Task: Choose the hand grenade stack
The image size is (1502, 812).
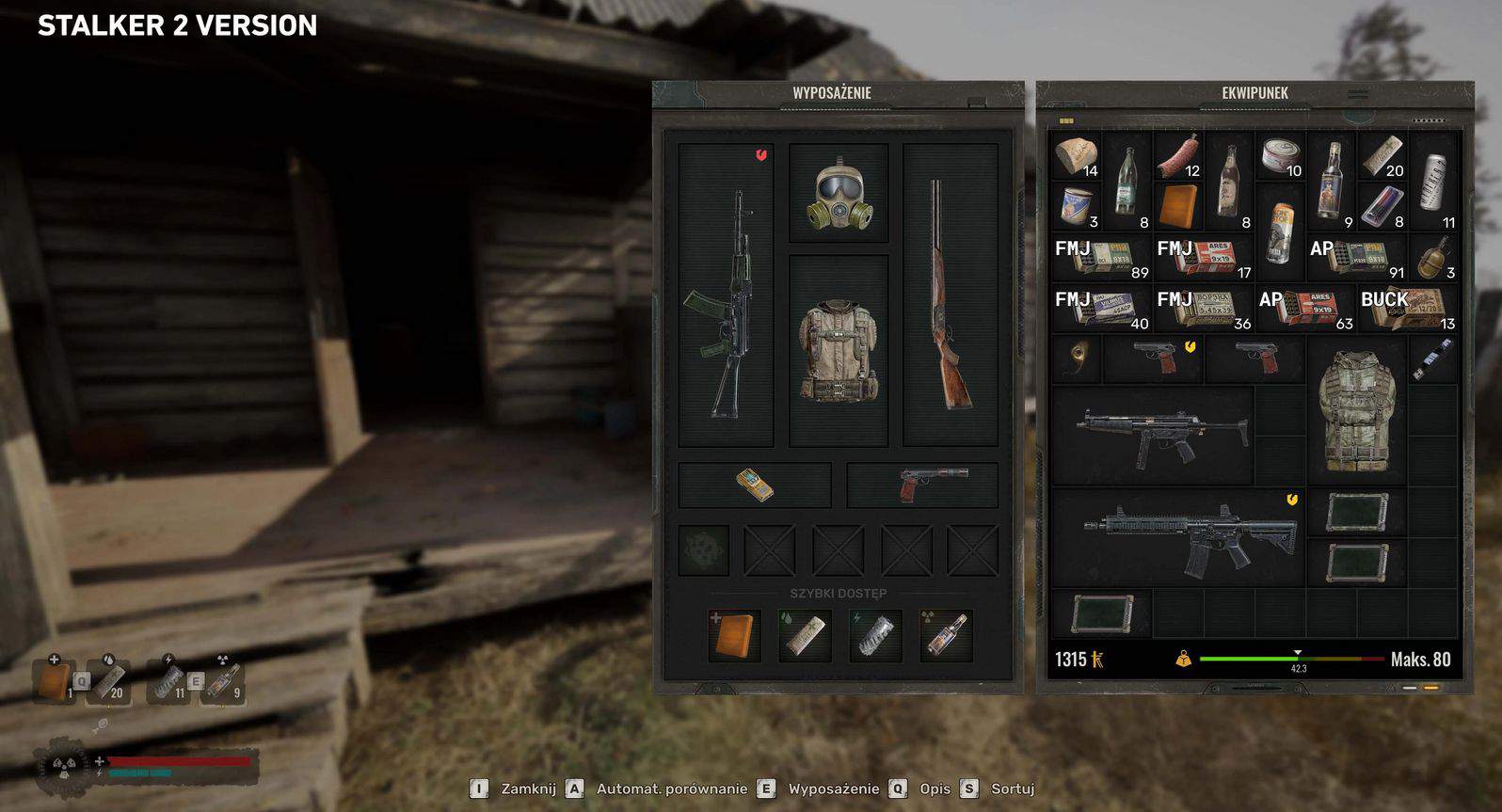Action: [x=1433, y=257]
